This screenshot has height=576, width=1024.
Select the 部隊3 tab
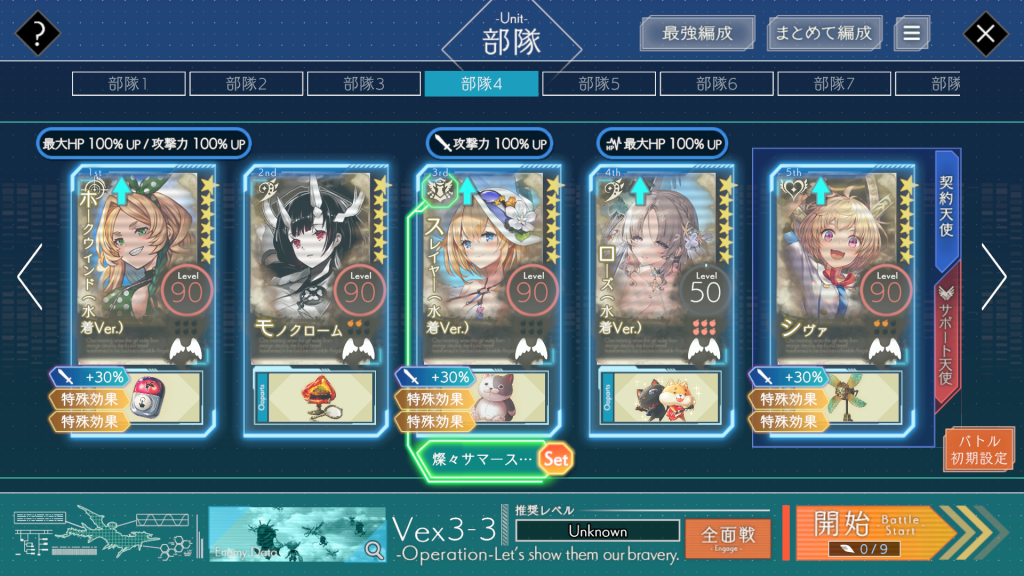click(364, 84)
